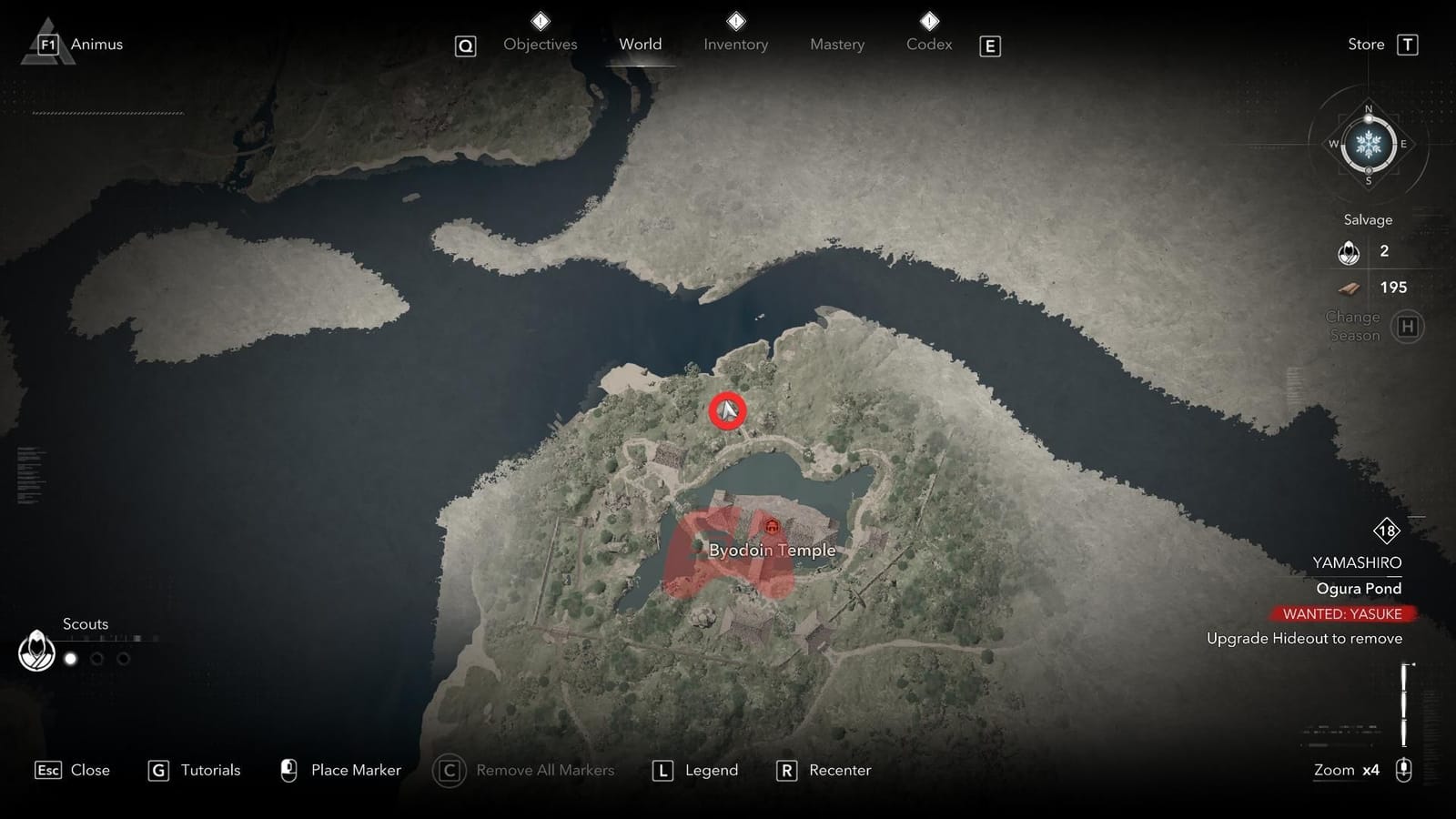Toggle the first filled scout pip
This screenshot has width=1456, height=819.
[x=71, y=658]
